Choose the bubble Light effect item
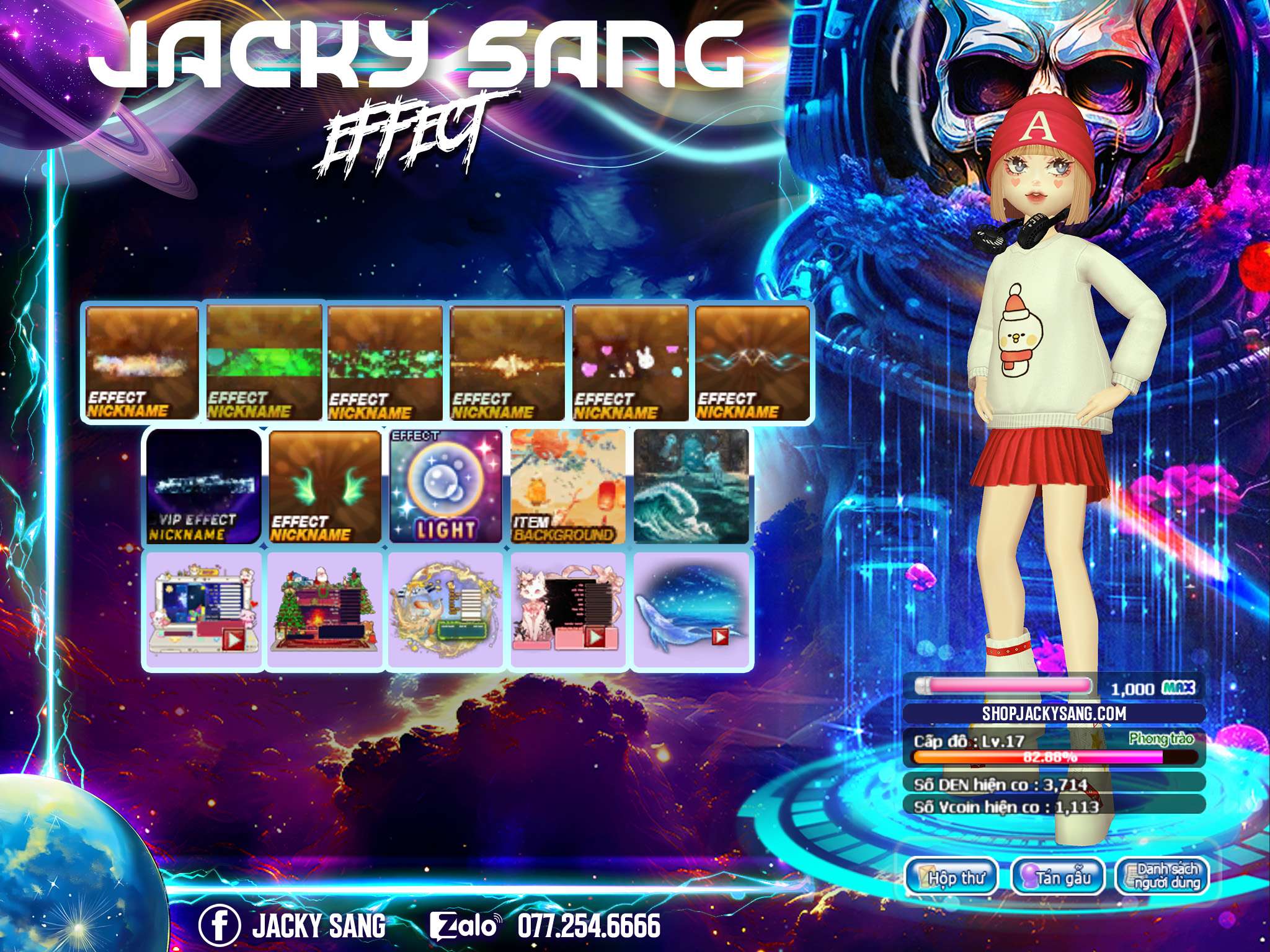This screenshot has height=952, width=1270. 446,487
